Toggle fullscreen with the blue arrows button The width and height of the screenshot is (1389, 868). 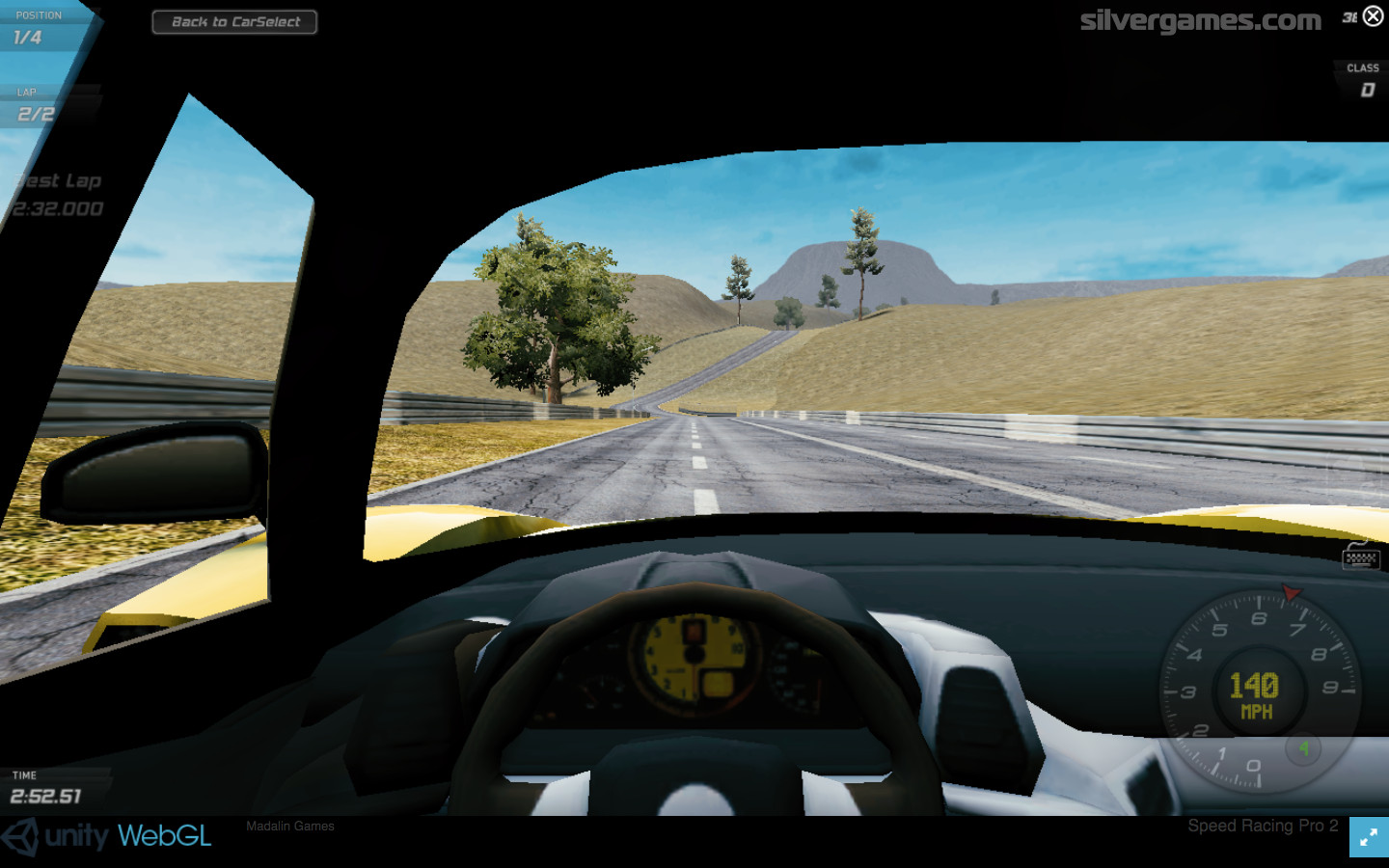[x=1369, y=837]
